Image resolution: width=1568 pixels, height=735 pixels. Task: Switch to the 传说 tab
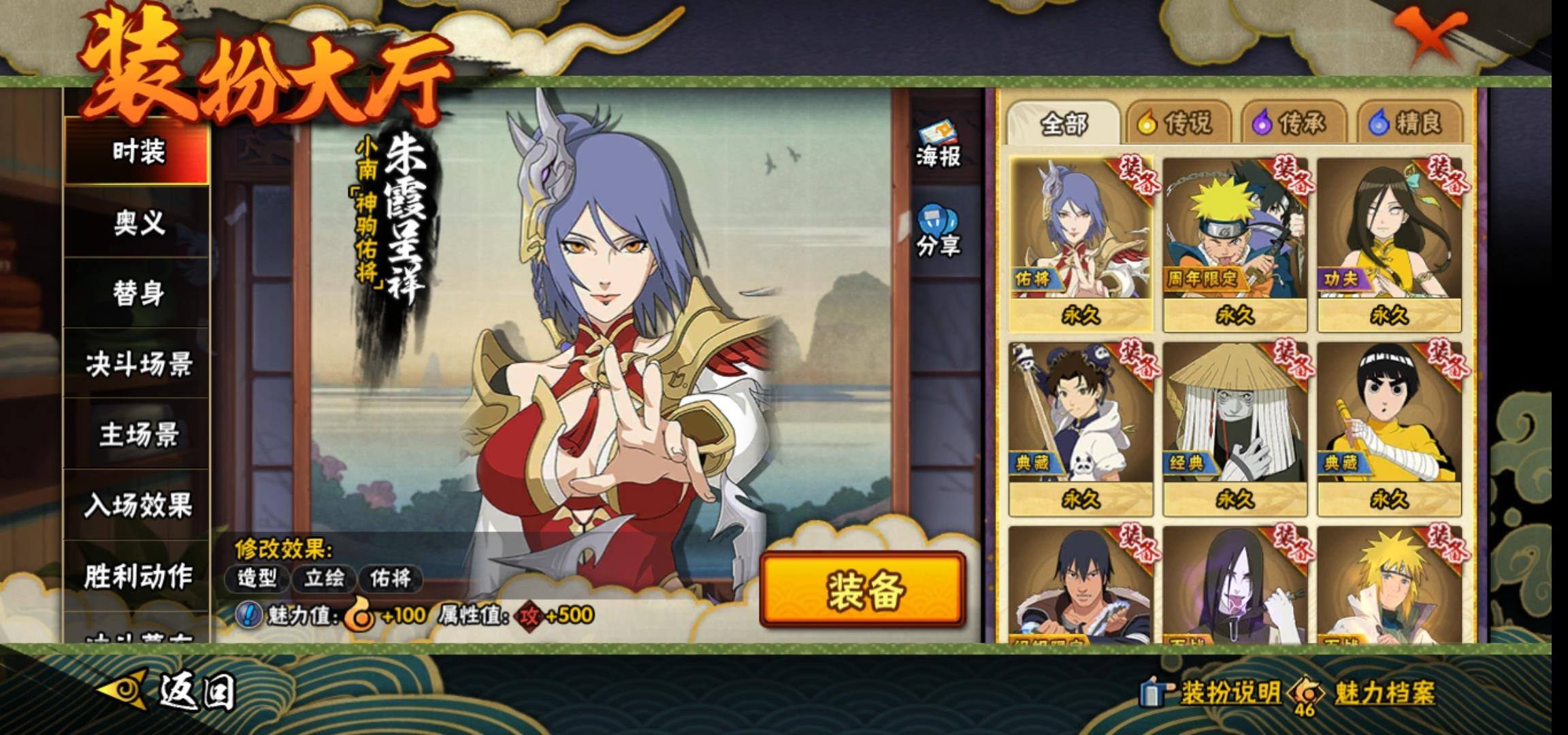[1176, 123]
